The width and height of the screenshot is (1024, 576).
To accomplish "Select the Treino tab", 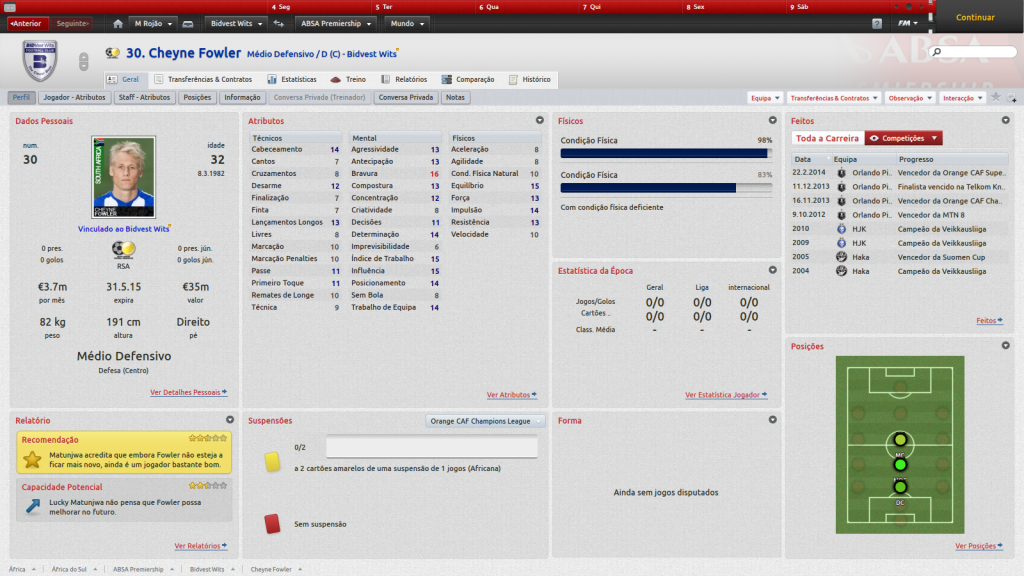I will click(349, 79).
